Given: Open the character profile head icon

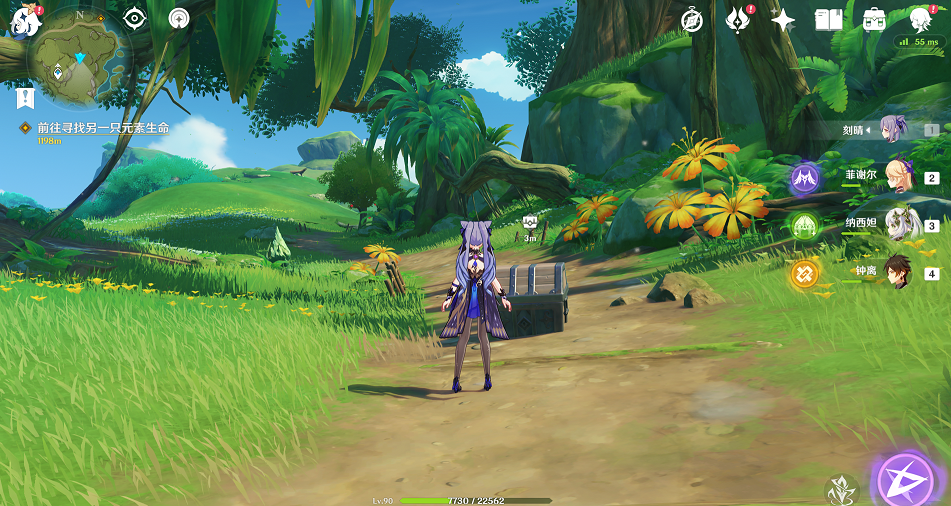Looking at the screenshot, I should coord(921,19).
